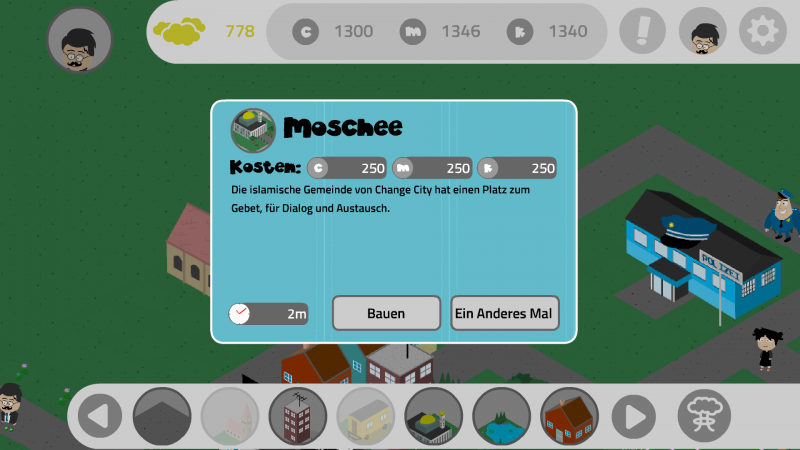Screen dimensions: 800x450
Task: Select the greyed-out beige trailer building
Action: pyautogui.click(x=366, y=415)
